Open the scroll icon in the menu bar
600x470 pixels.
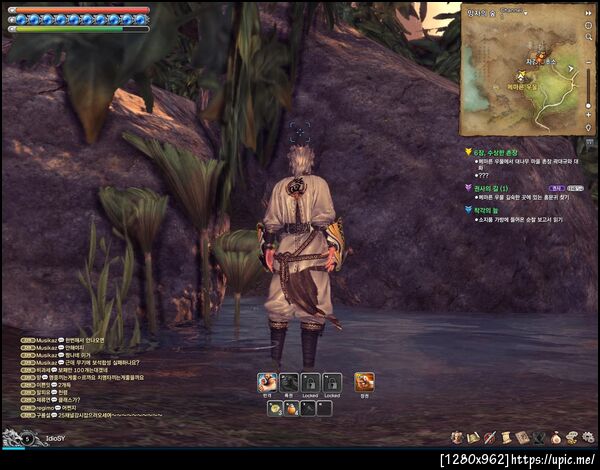[507, 438]
